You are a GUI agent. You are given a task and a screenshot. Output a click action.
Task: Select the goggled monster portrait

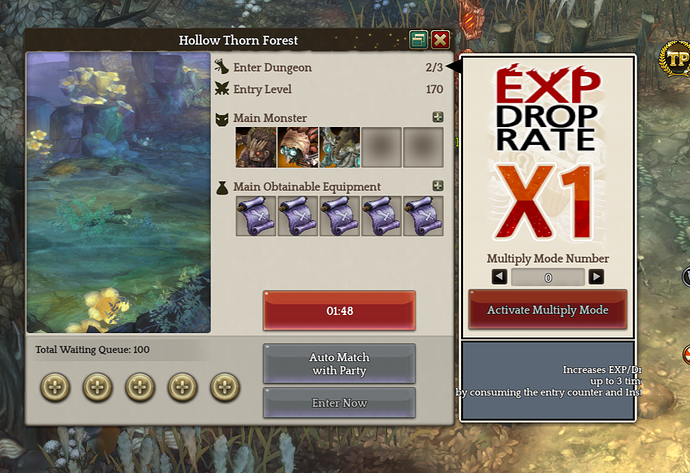[297, 147]
